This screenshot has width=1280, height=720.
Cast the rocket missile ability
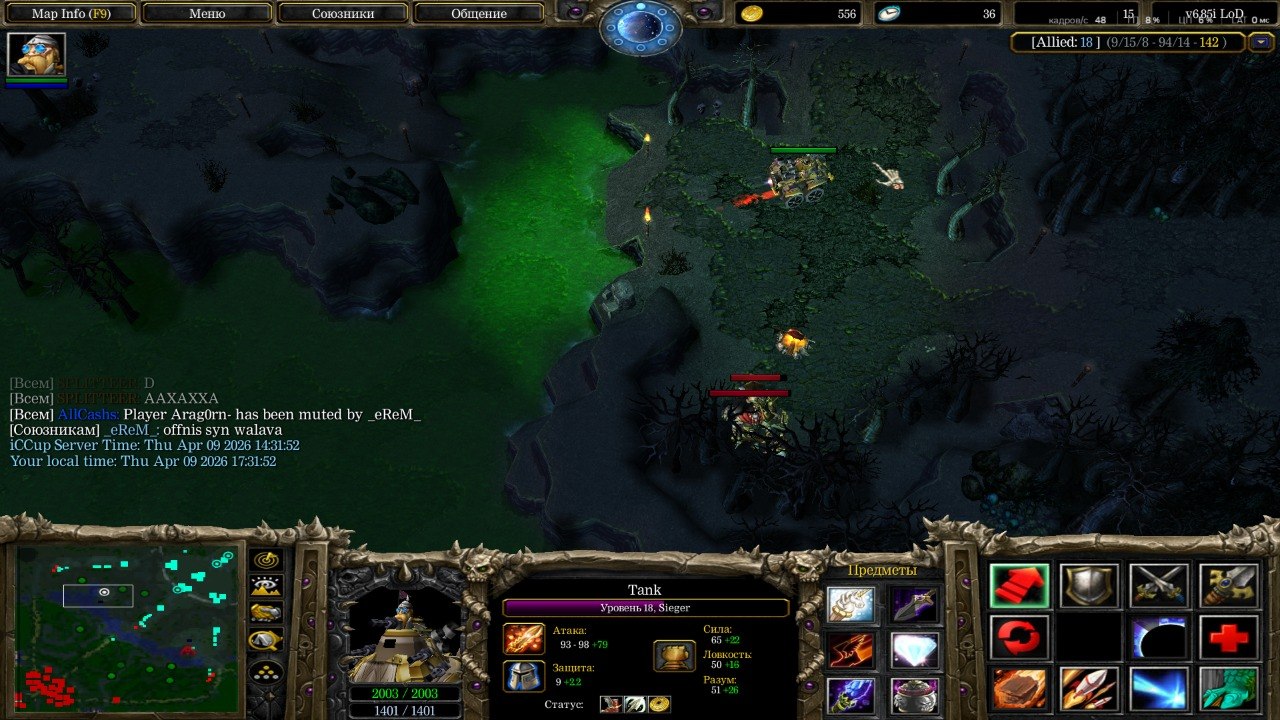[1089, 689]
